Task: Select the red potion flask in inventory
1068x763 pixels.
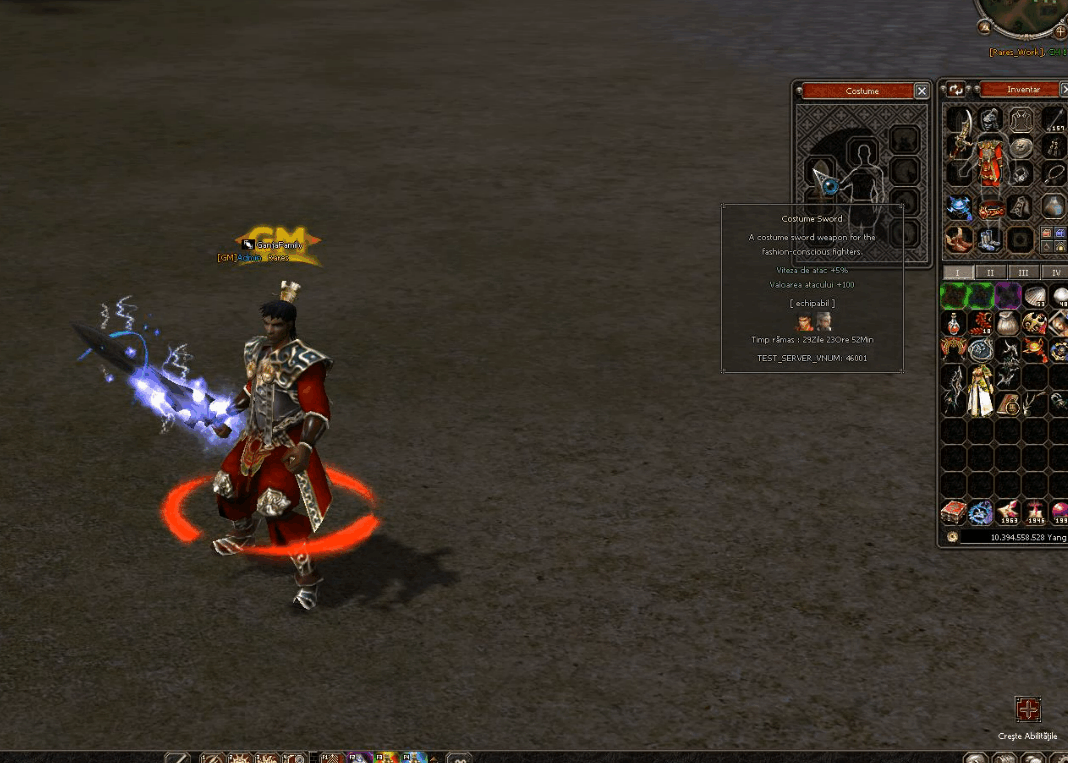Action: (x=953, y=323)
